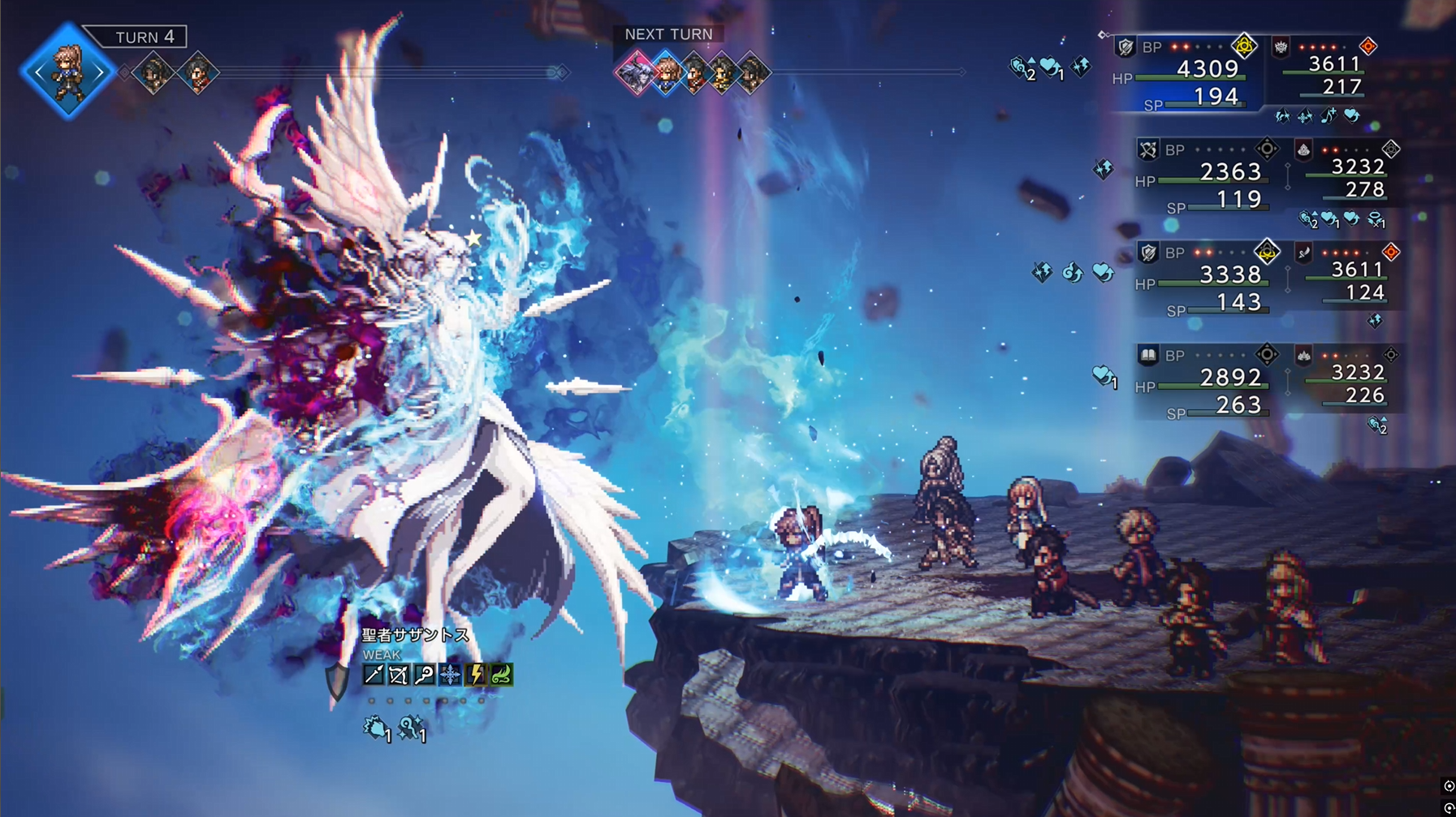This screenshot has height=817, width=1456.
Task: Tap the bow weakness icon
Action: (398, 675)
